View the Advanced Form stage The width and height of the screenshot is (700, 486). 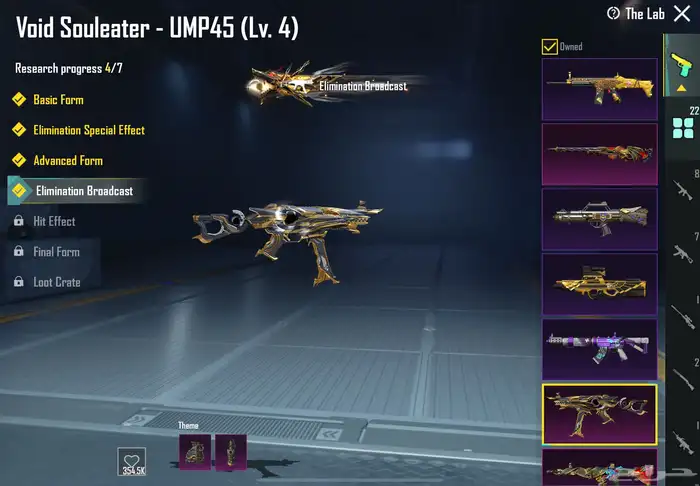(67, 160)
